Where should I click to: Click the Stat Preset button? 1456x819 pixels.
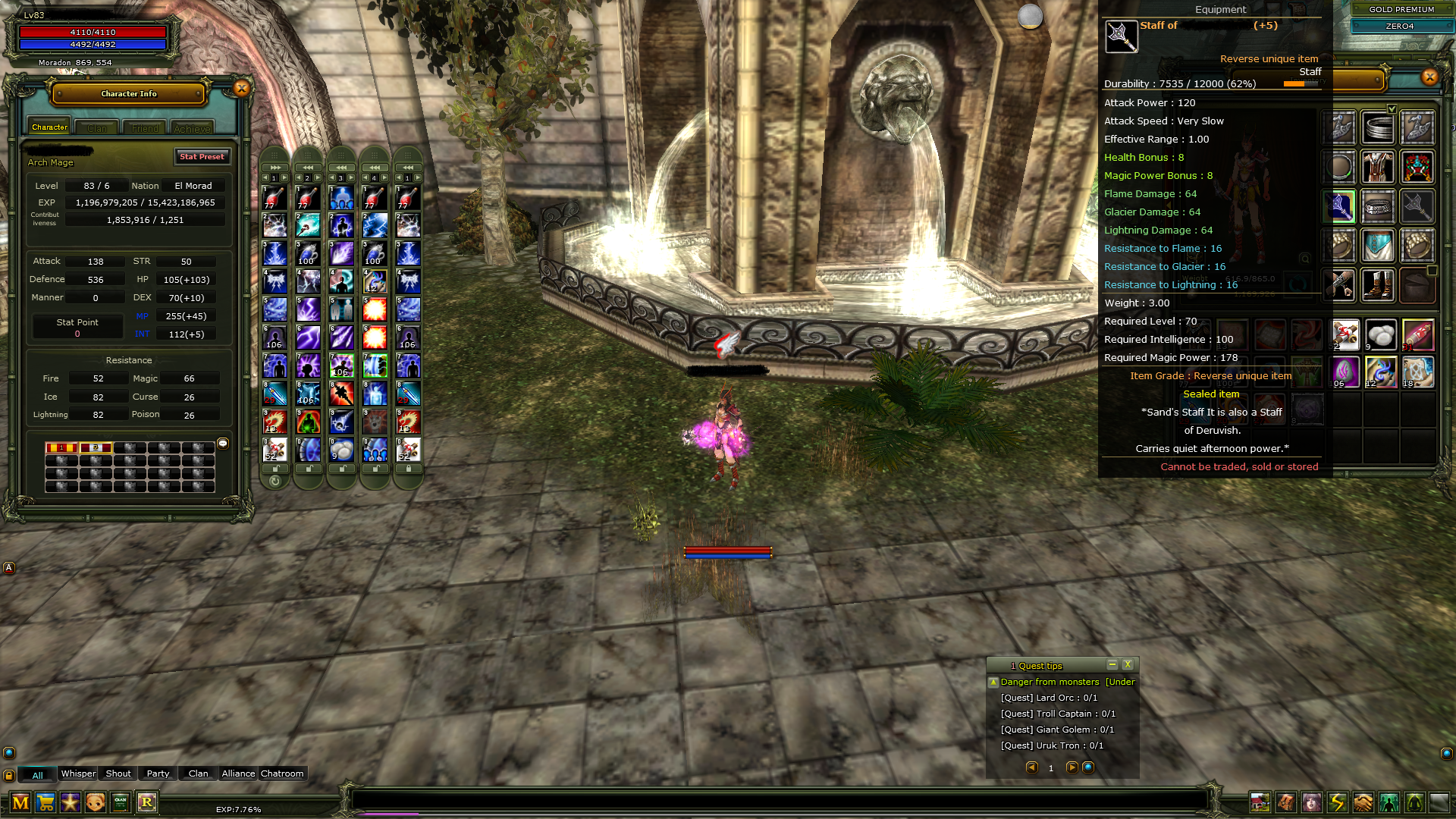(x=202, y=156)
